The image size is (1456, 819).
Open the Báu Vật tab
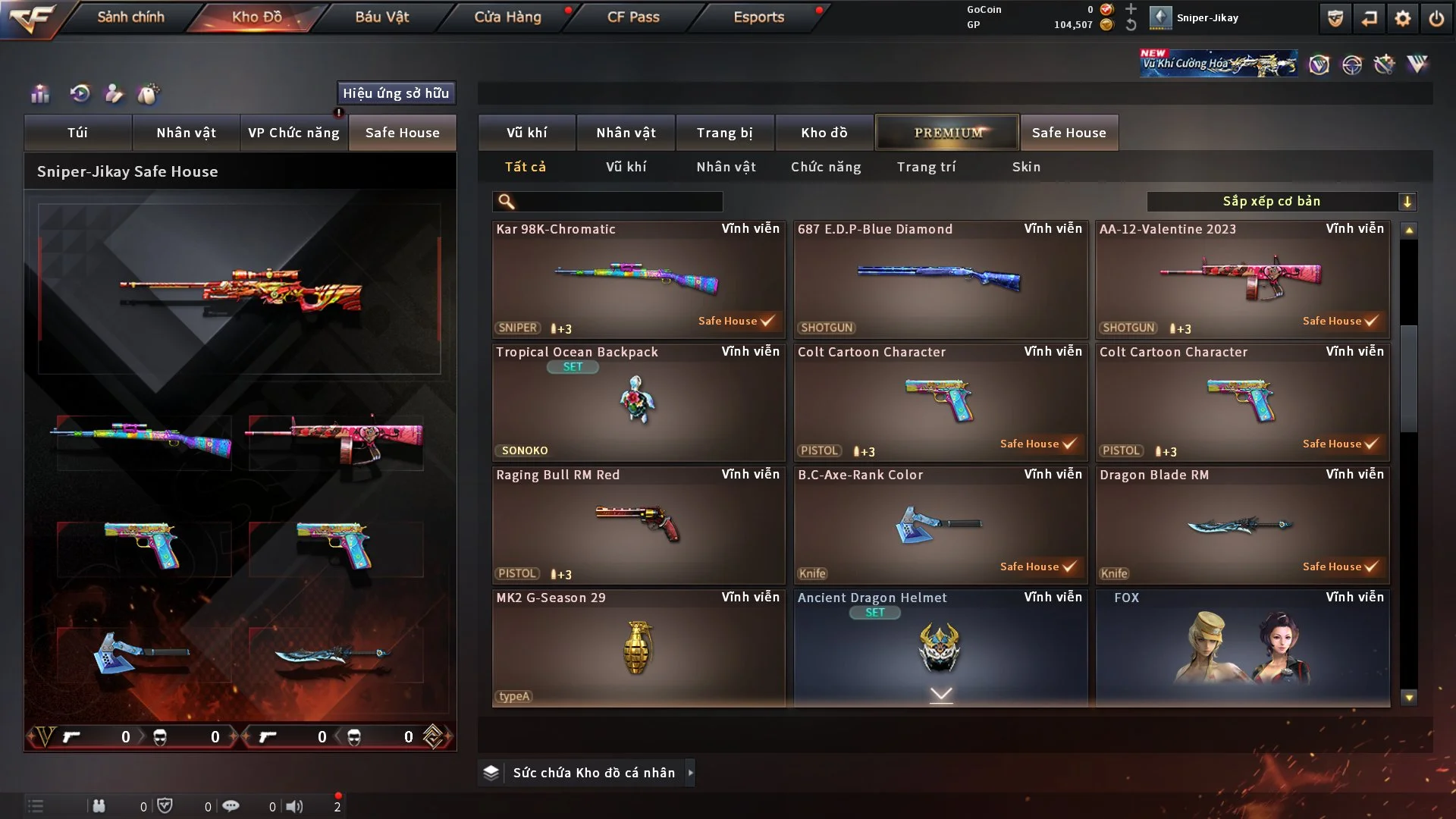(x=381, y=17)
